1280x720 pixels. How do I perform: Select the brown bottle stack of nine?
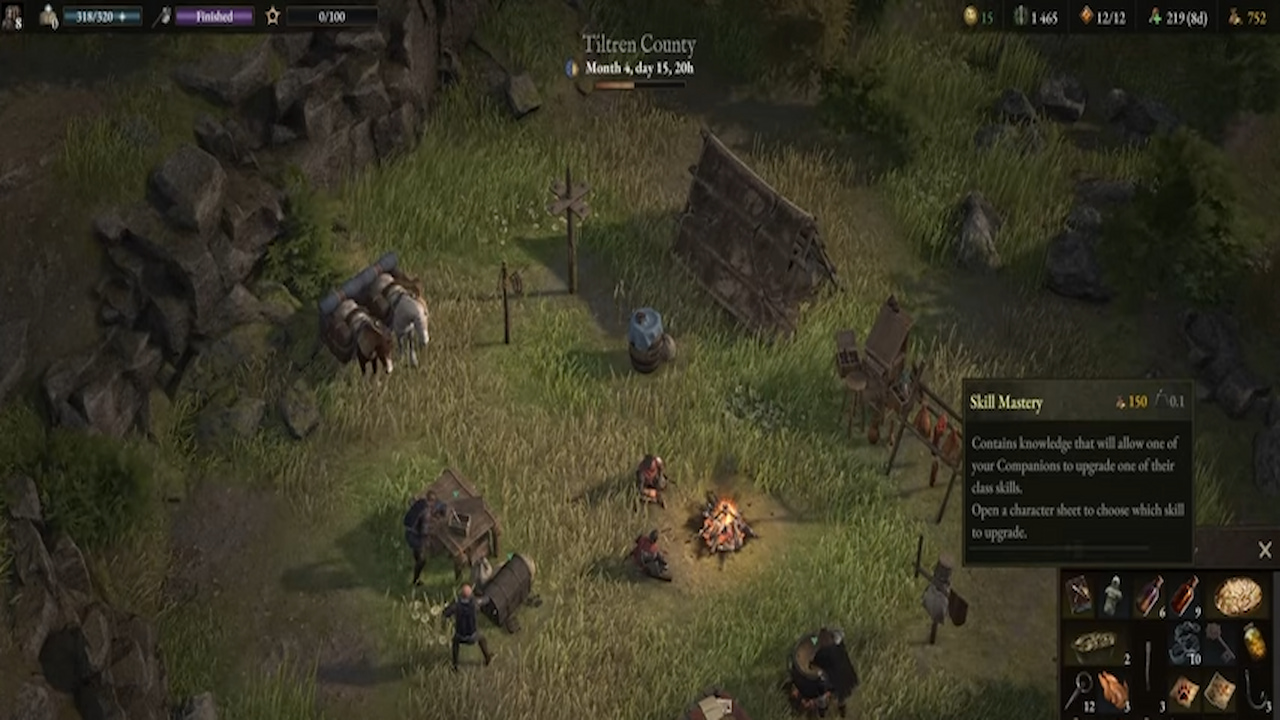1184,592
